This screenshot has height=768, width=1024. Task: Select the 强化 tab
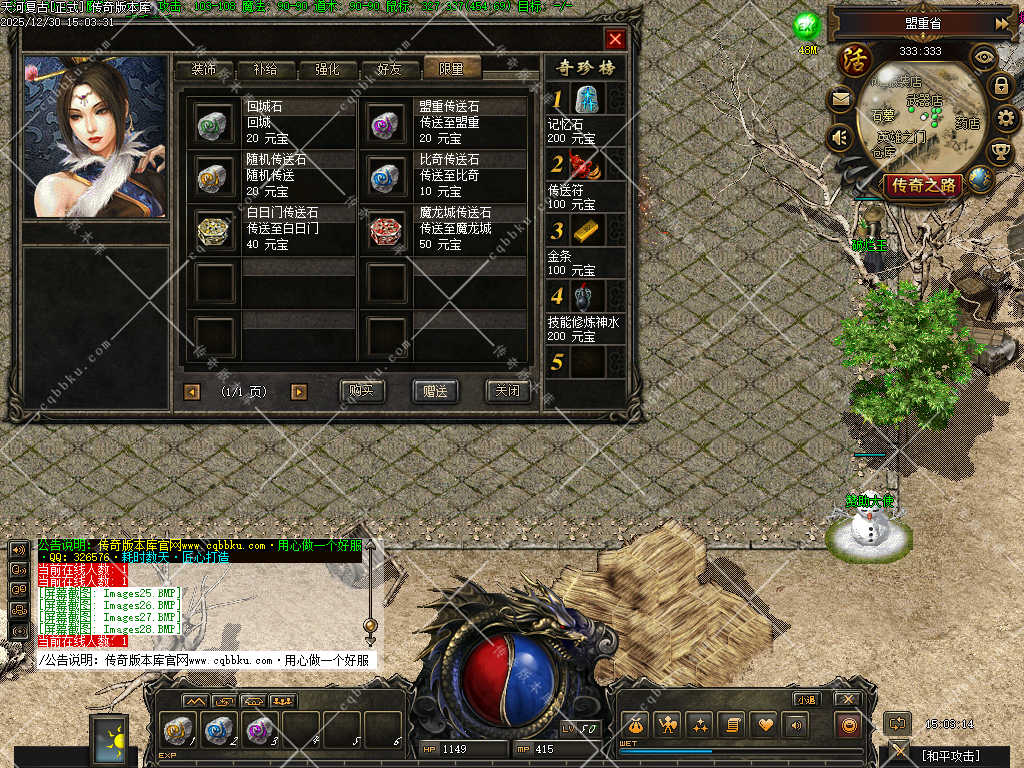(327, 69)
